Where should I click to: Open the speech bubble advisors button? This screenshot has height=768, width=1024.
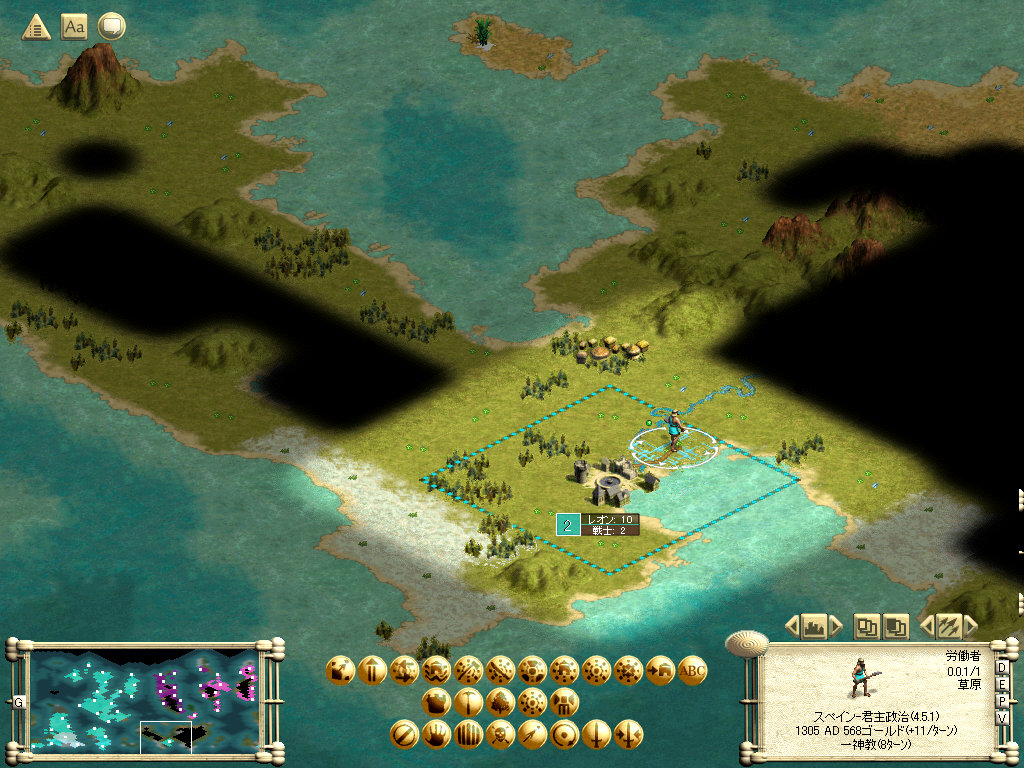point(111,27)
